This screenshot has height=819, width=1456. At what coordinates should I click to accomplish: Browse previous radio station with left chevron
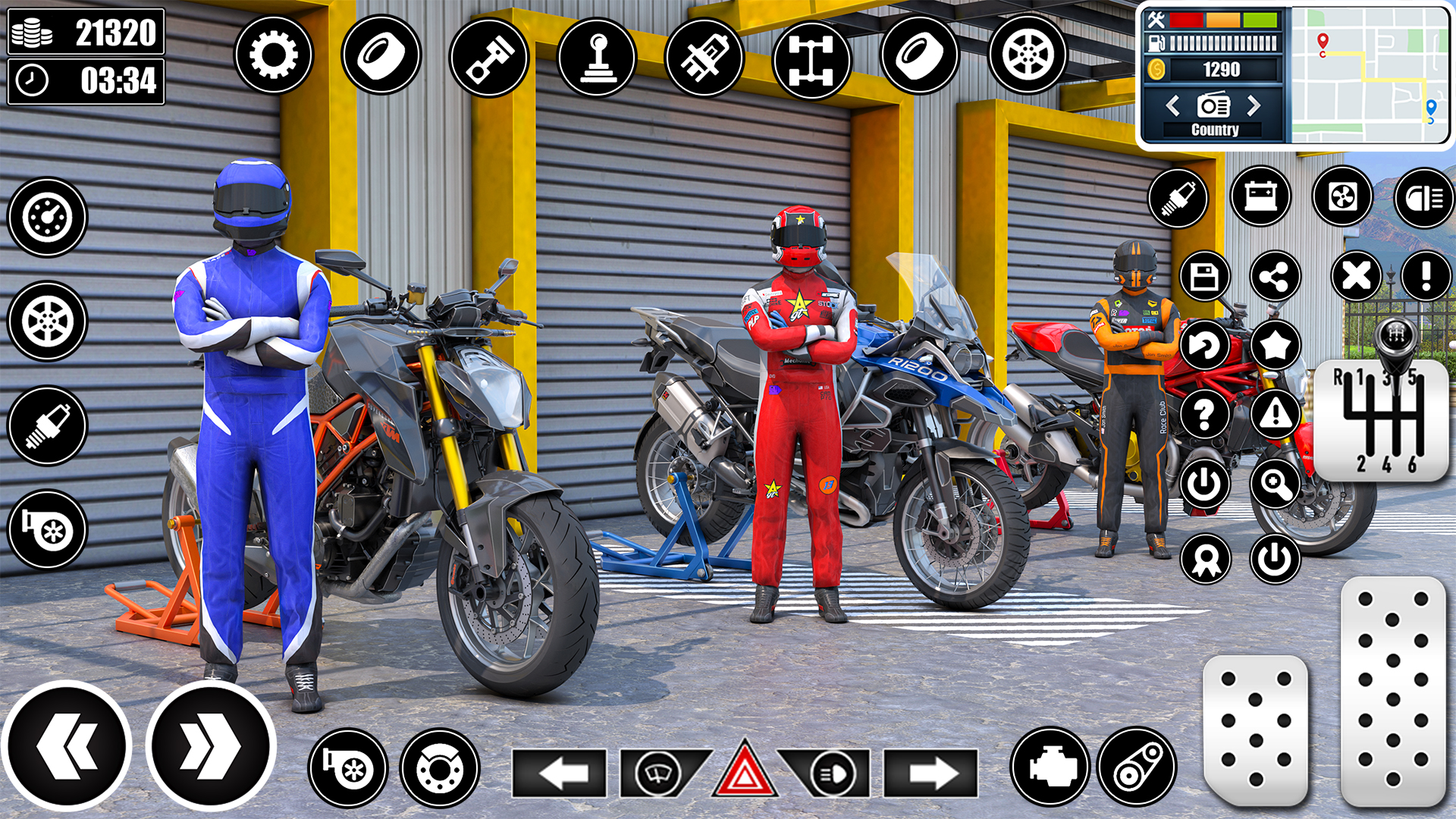(1172, 106)
